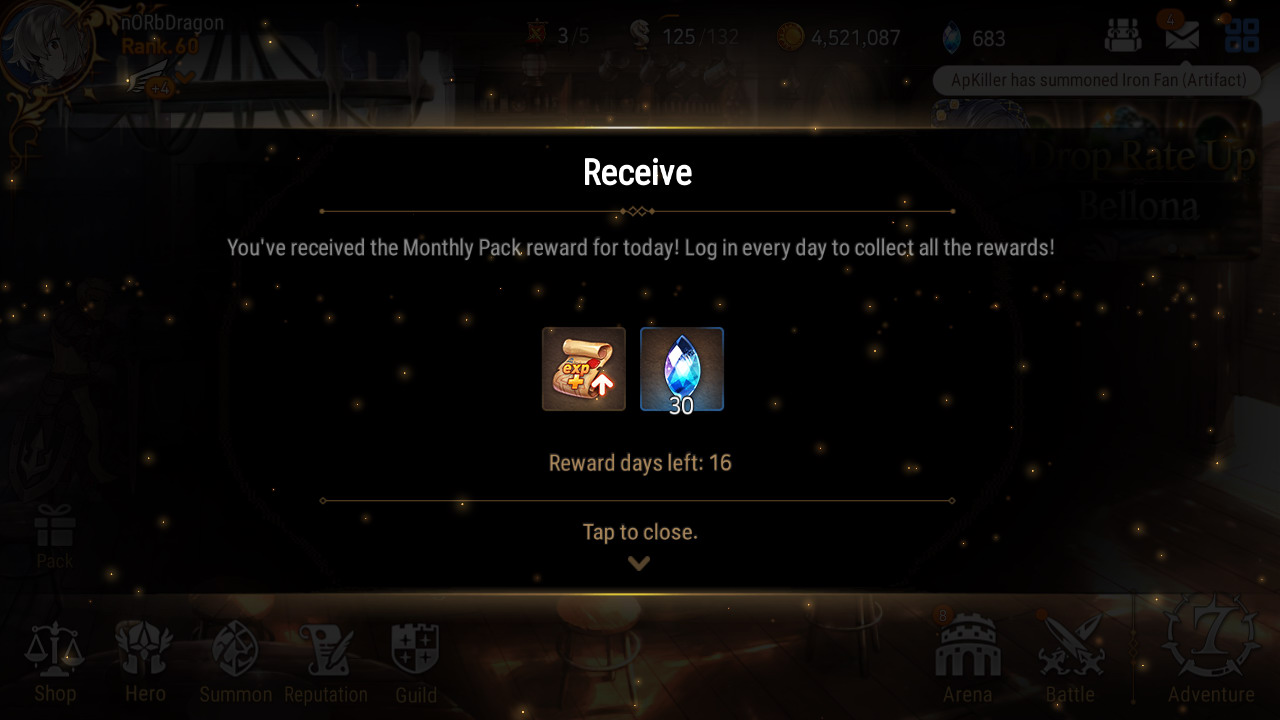
Task: Open the mailbox envelope icon
Action: pos(1182,36)
